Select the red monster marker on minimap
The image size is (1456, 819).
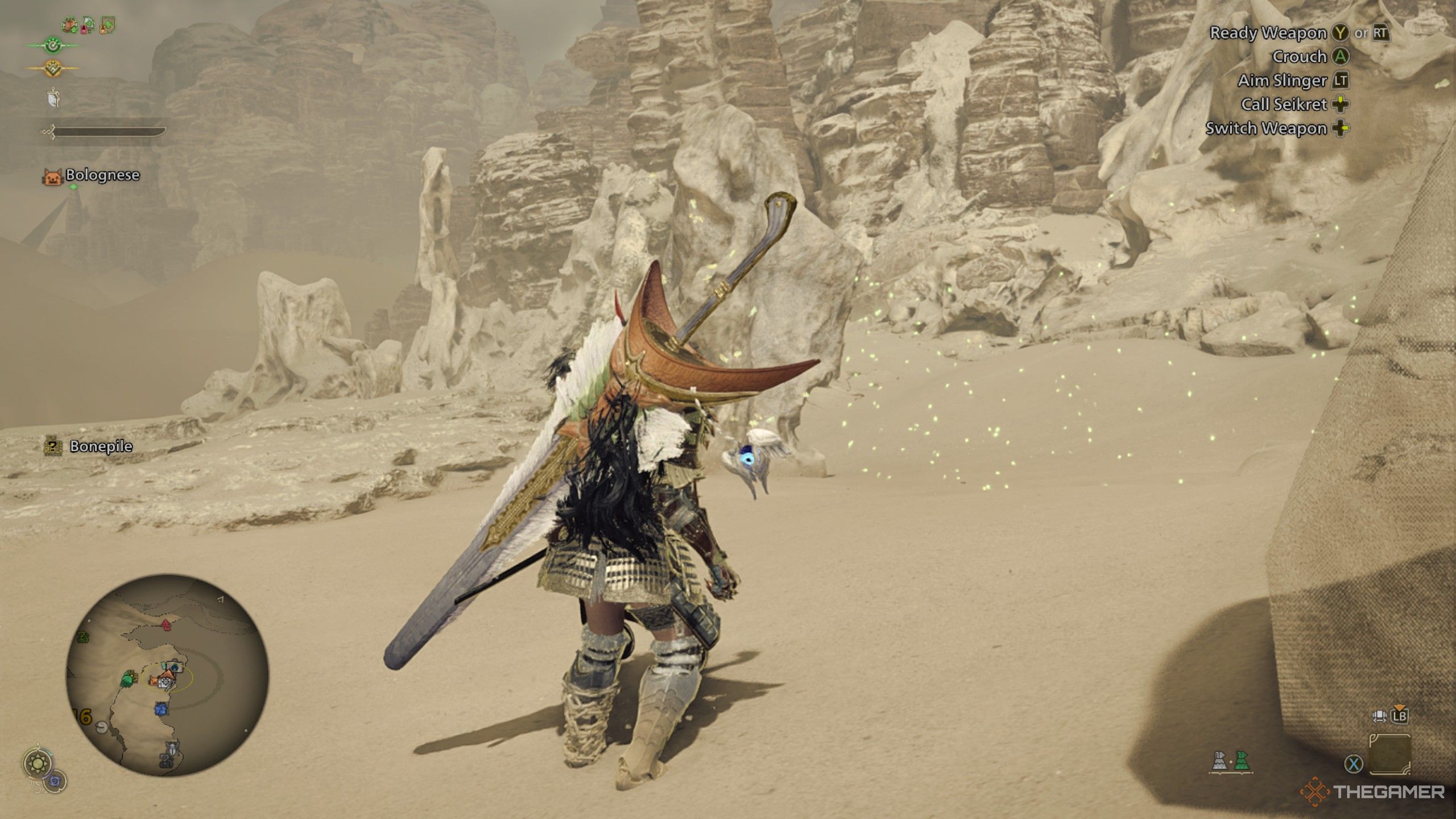(x=166, y=625)
